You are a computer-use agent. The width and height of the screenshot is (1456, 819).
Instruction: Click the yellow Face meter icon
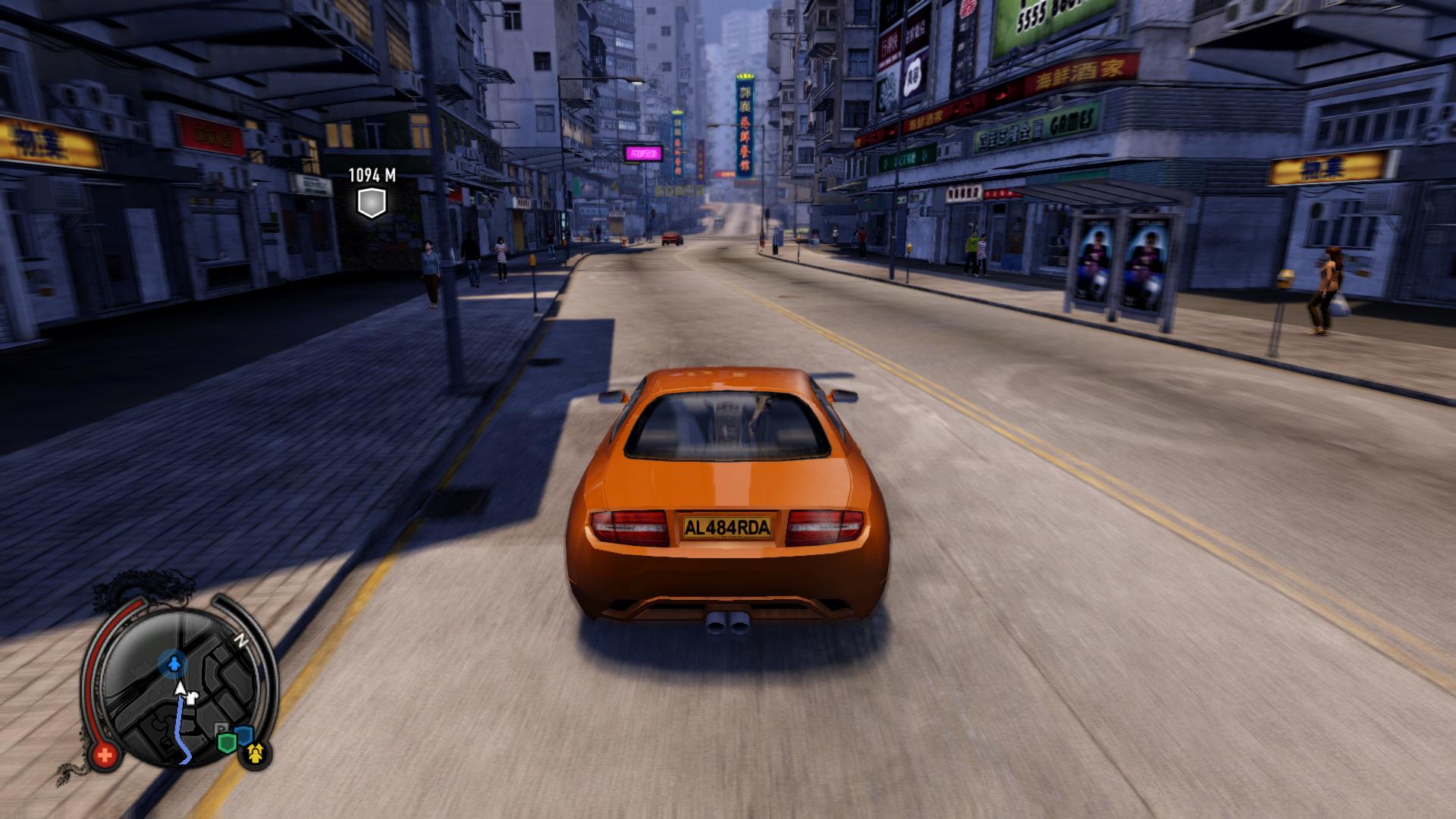point(256,752)
